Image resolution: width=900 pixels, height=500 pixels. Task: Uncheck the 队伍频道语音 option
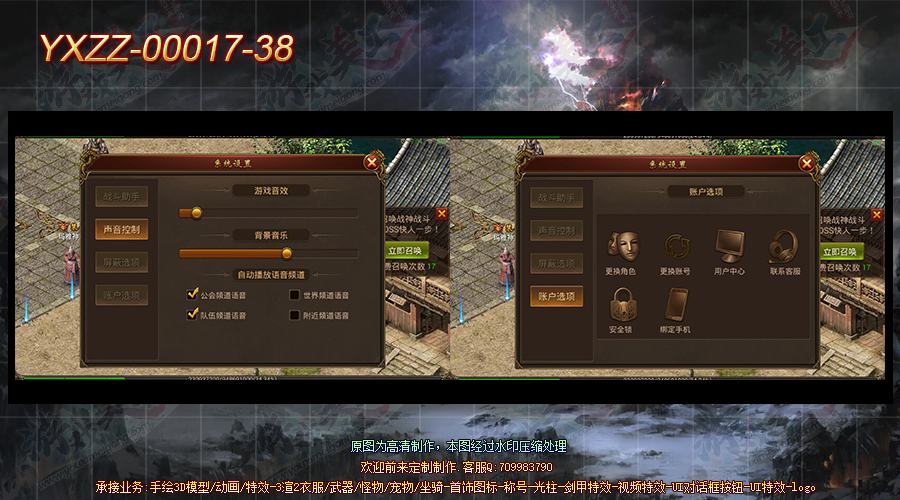pyautogui.click(x=193, y=315)
